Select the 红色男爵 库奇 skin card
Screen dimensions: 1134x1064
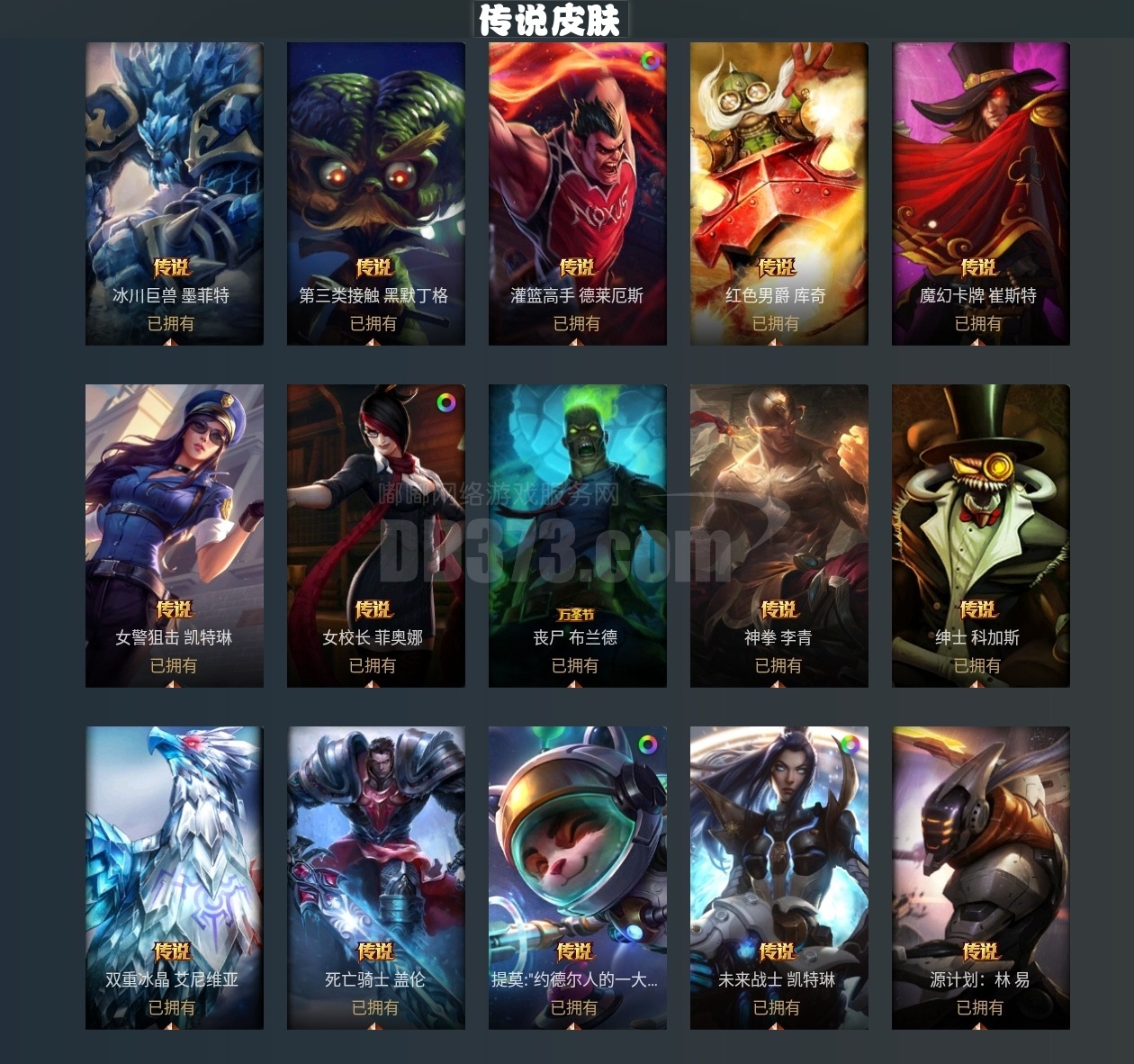[778, 194]
